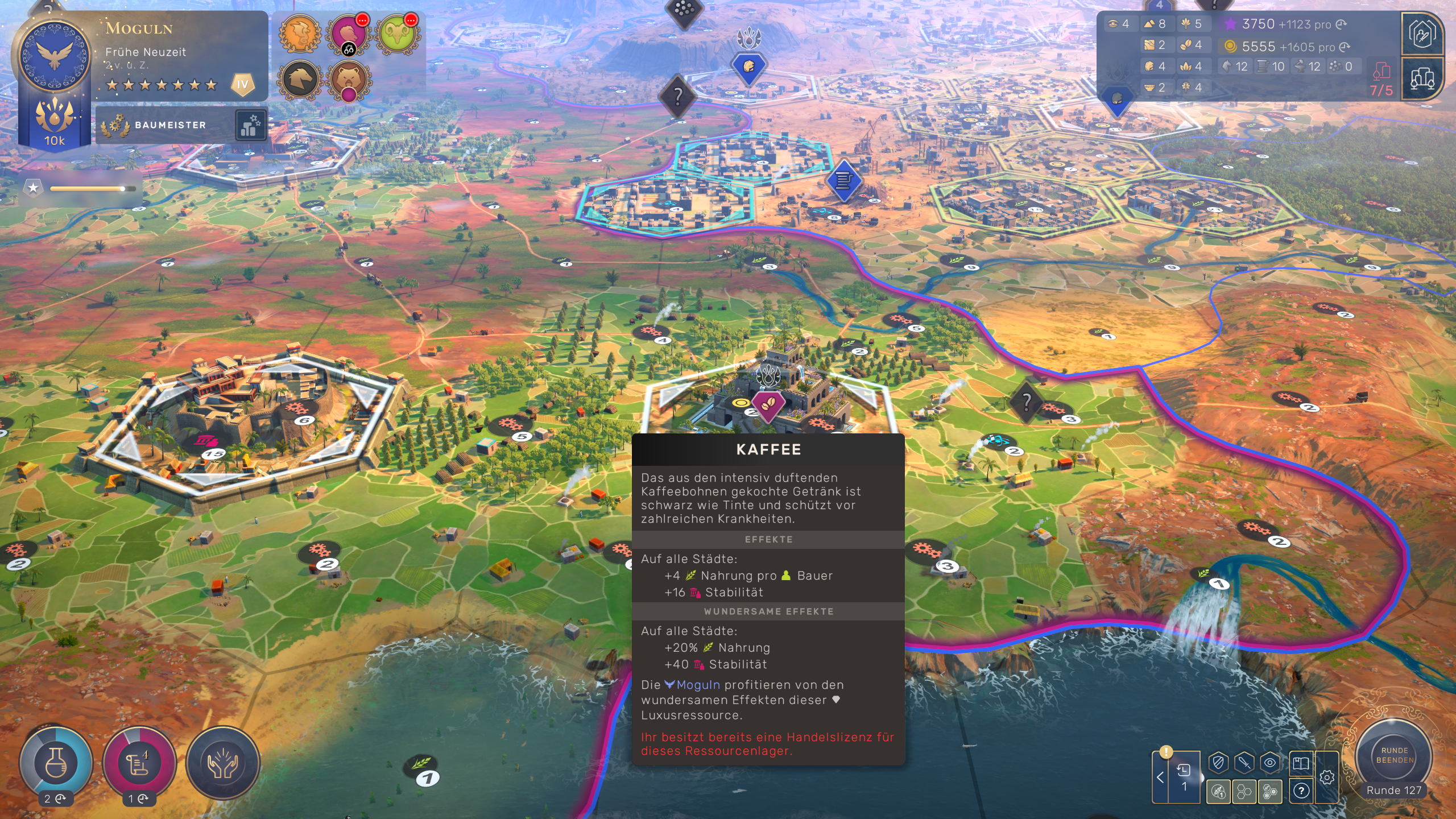End the turn with Runde Beenden
This screenshot has width=1456, height=819.
coord(1393,756)
